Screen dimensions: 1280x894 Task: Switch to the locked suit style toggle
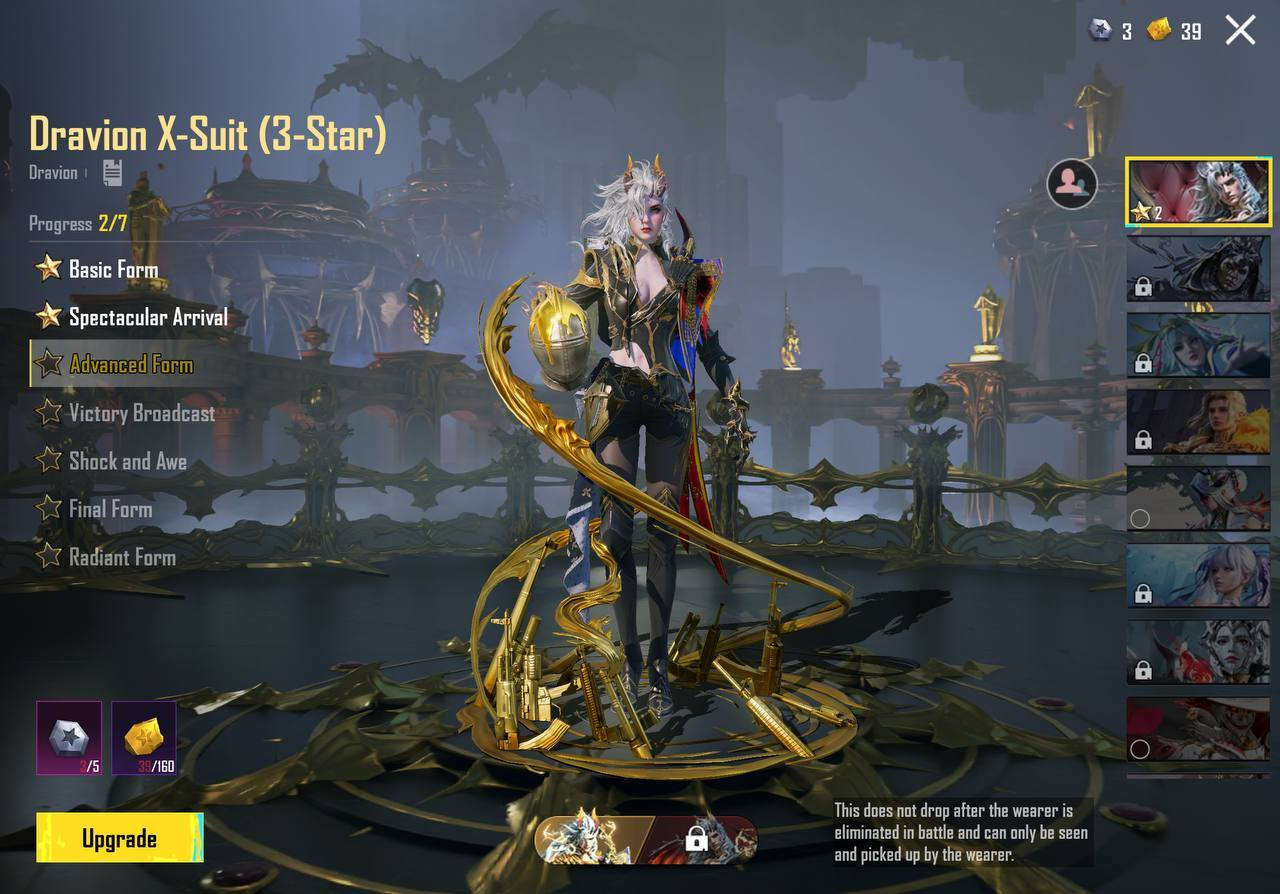click(703, 840)
